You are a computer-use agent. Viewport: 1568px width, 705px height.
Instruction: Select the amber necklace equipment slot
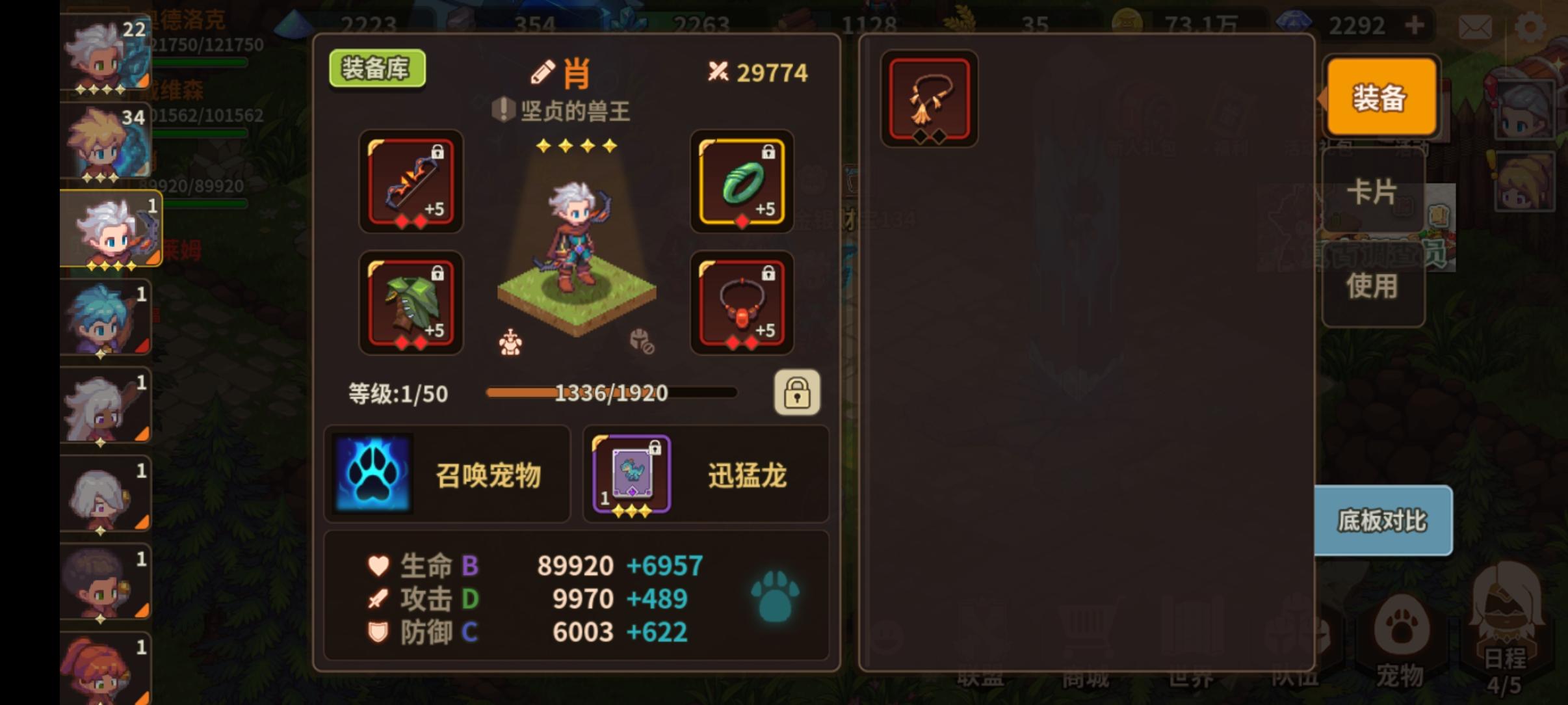pos(741,304)
